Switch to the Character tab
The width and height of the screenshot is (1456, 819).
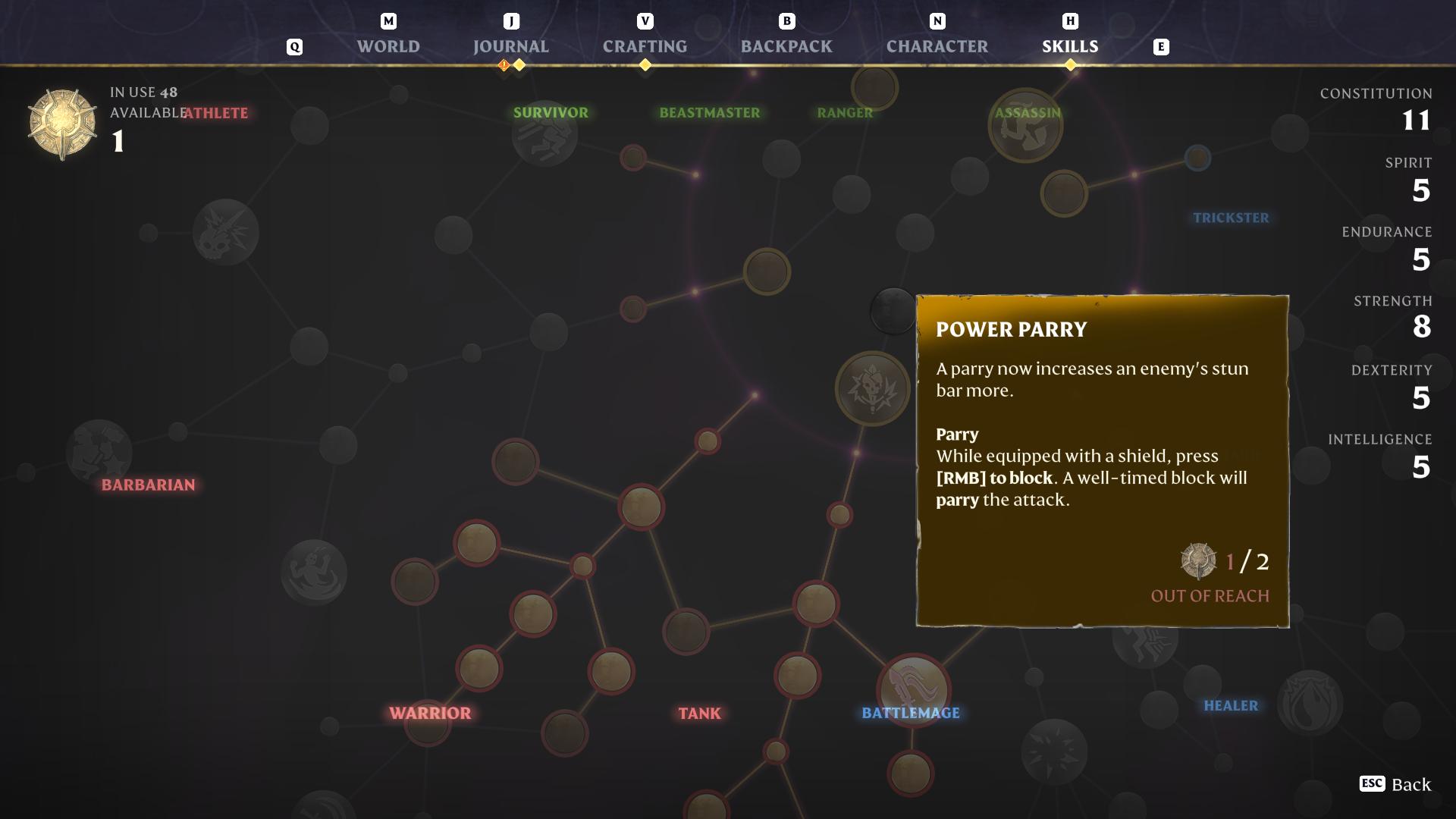937,46
